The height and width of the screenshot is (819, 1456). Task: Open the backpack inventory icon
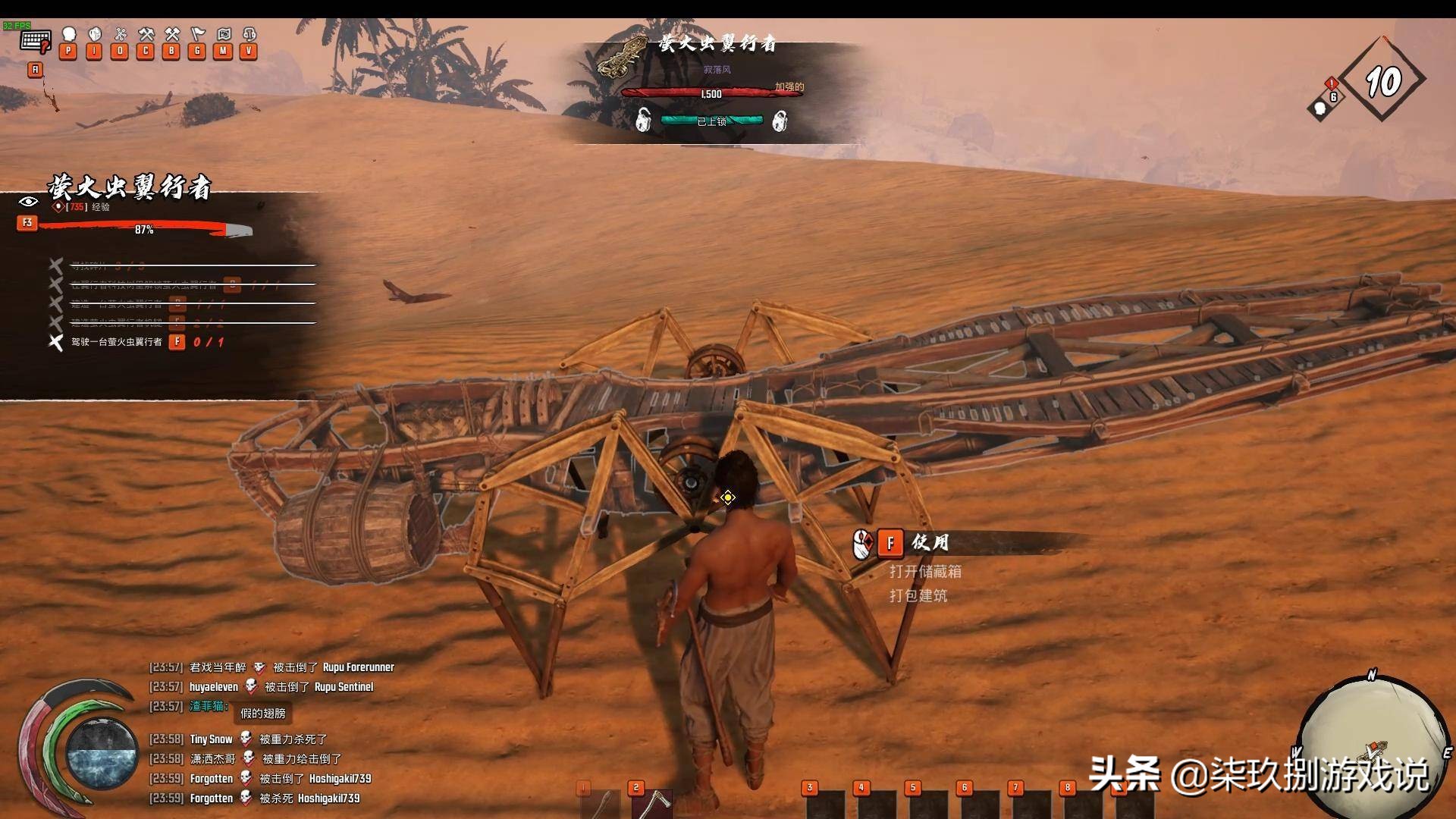95,35
